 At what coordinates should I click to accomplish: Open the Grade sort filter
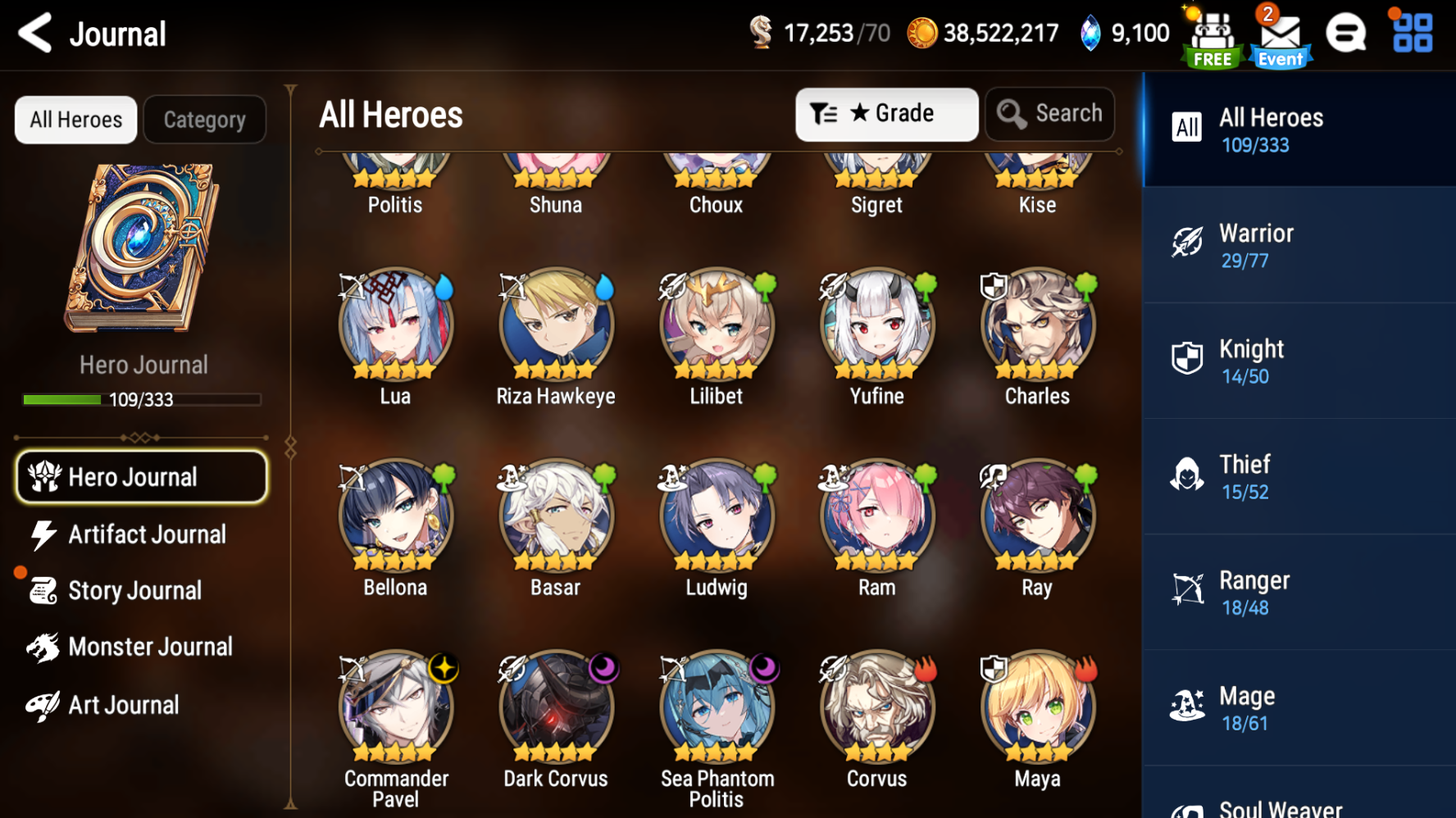pos(886,114)
